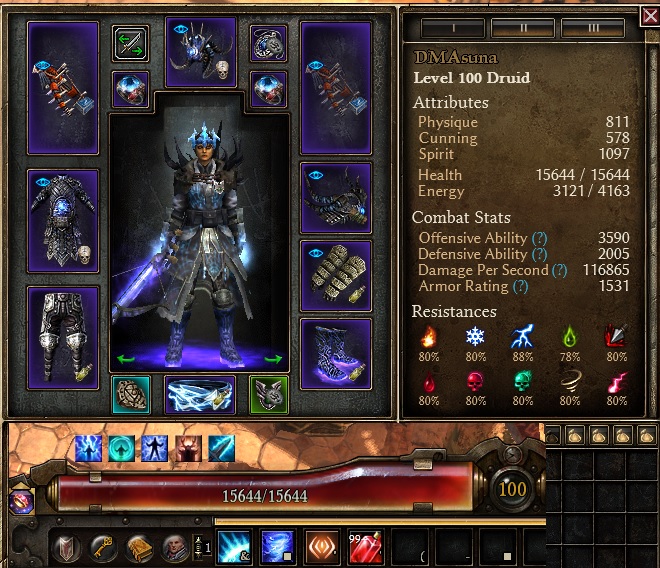Image resolution: width=660 pixels, height=568 pixels.
Task: Select the shoulder armor slot
Action: click(x=335, y=197)
